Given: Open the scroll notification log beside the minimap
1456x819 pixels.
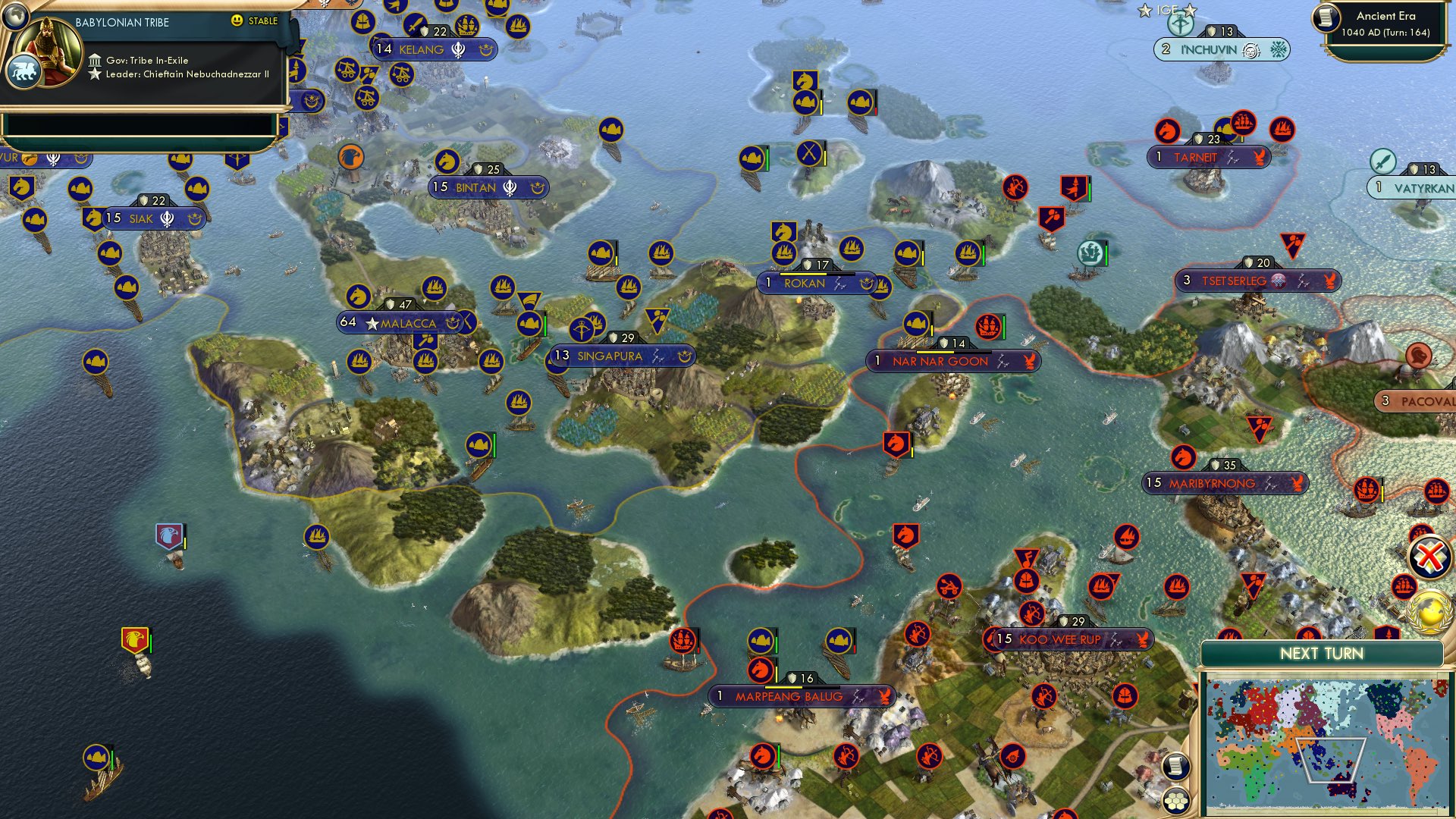Looking at the screenshot, I should (x=1176, y=767).
